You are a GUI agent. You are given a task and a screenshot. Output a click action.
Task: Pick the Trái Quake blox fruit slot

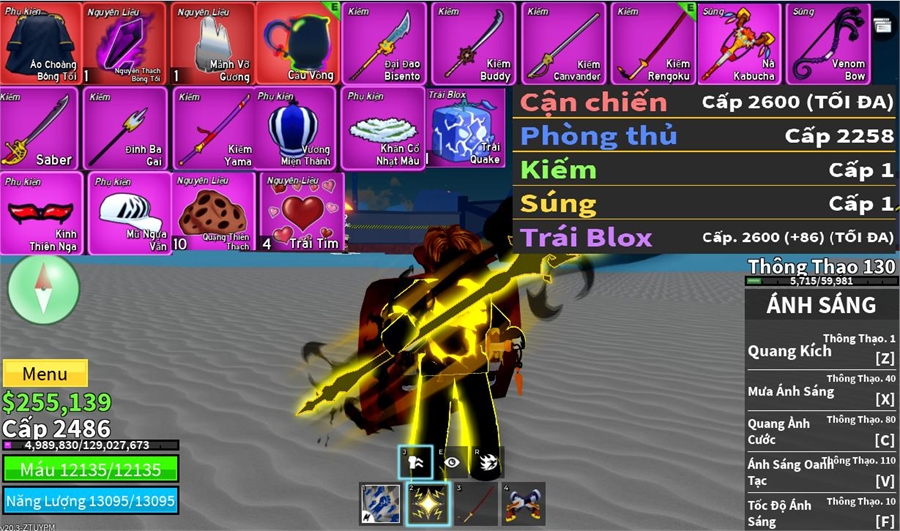468,128
